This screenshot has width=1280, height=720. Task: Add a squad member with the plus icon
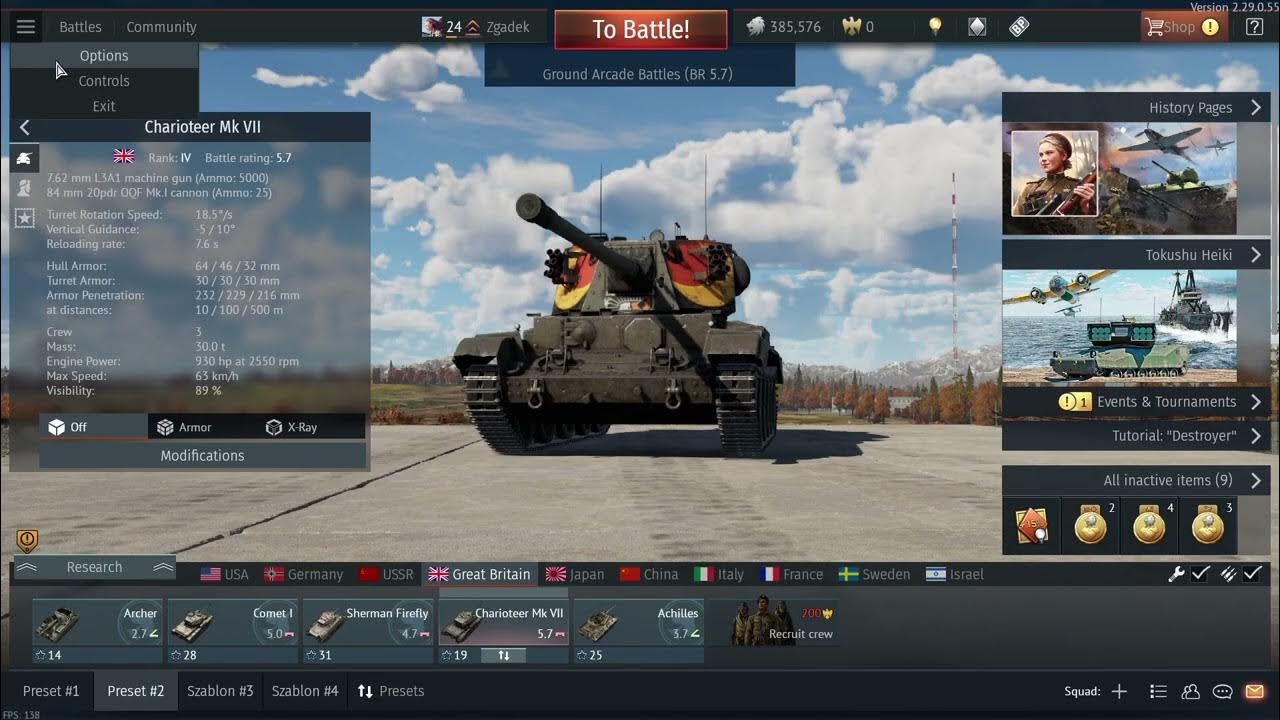tap(1119, 690)
